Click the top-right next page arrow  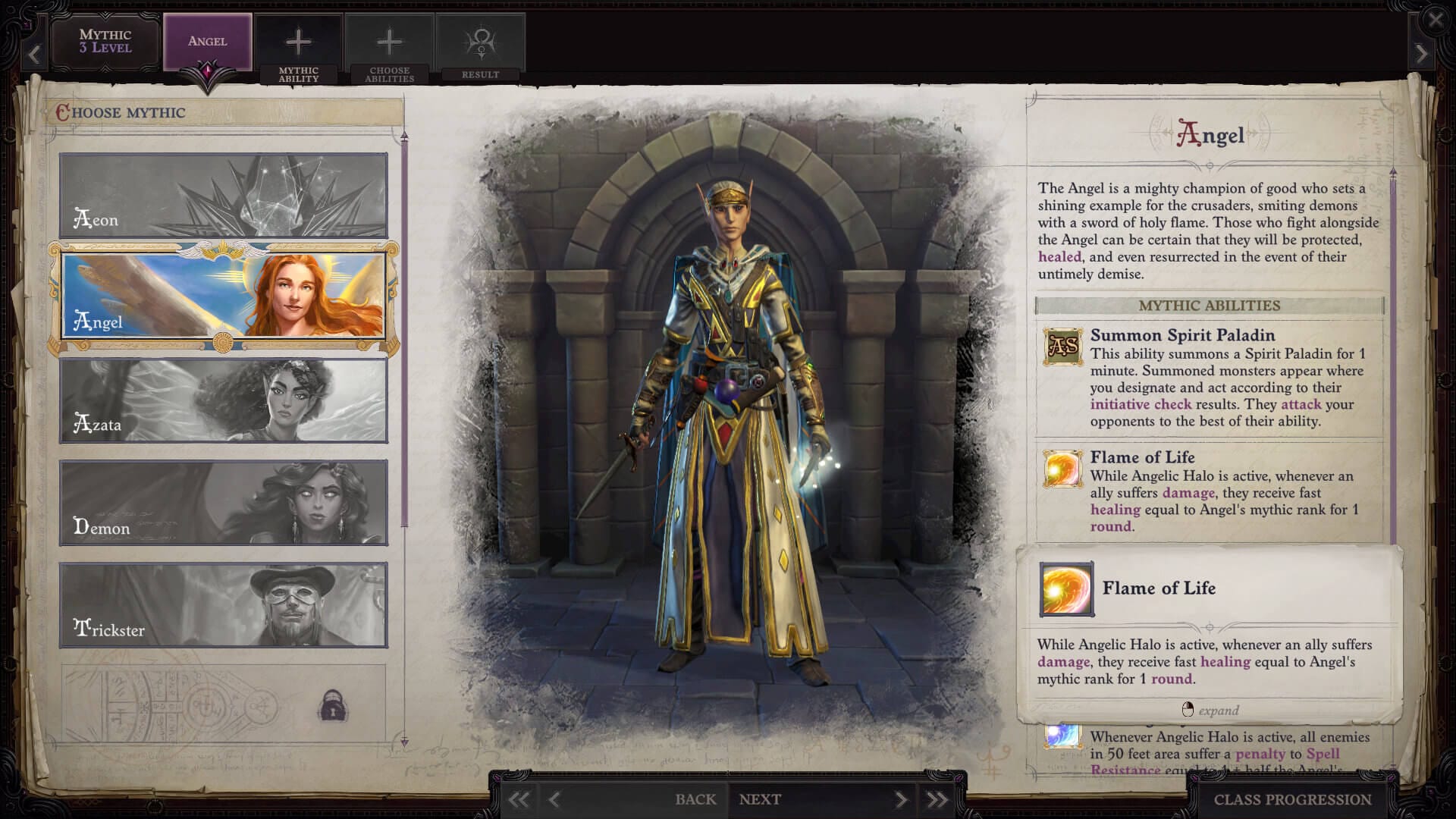click(x=1421, y=55)
